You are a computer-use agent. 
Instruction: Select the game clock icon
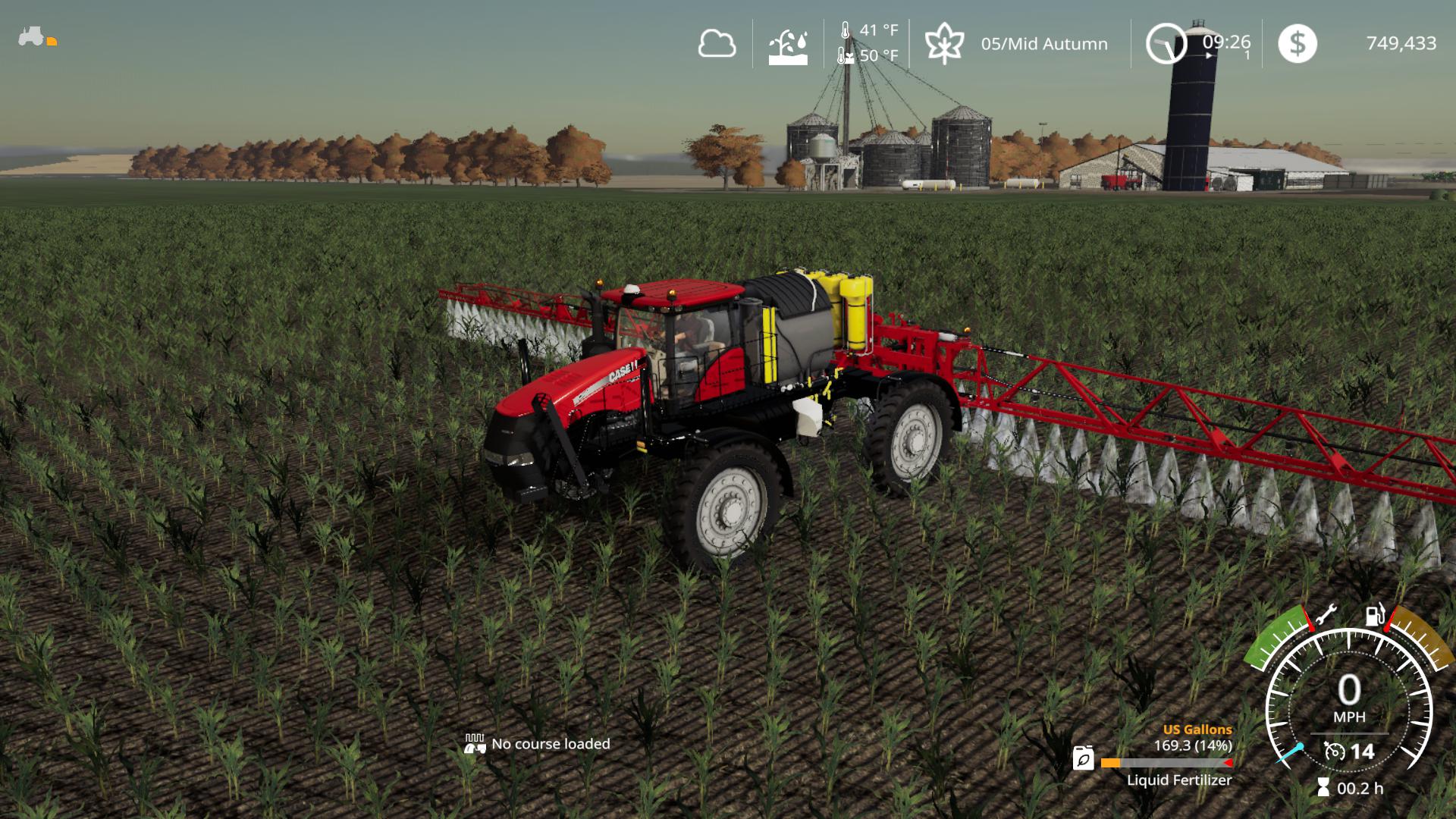click(x=1166, y=44)
